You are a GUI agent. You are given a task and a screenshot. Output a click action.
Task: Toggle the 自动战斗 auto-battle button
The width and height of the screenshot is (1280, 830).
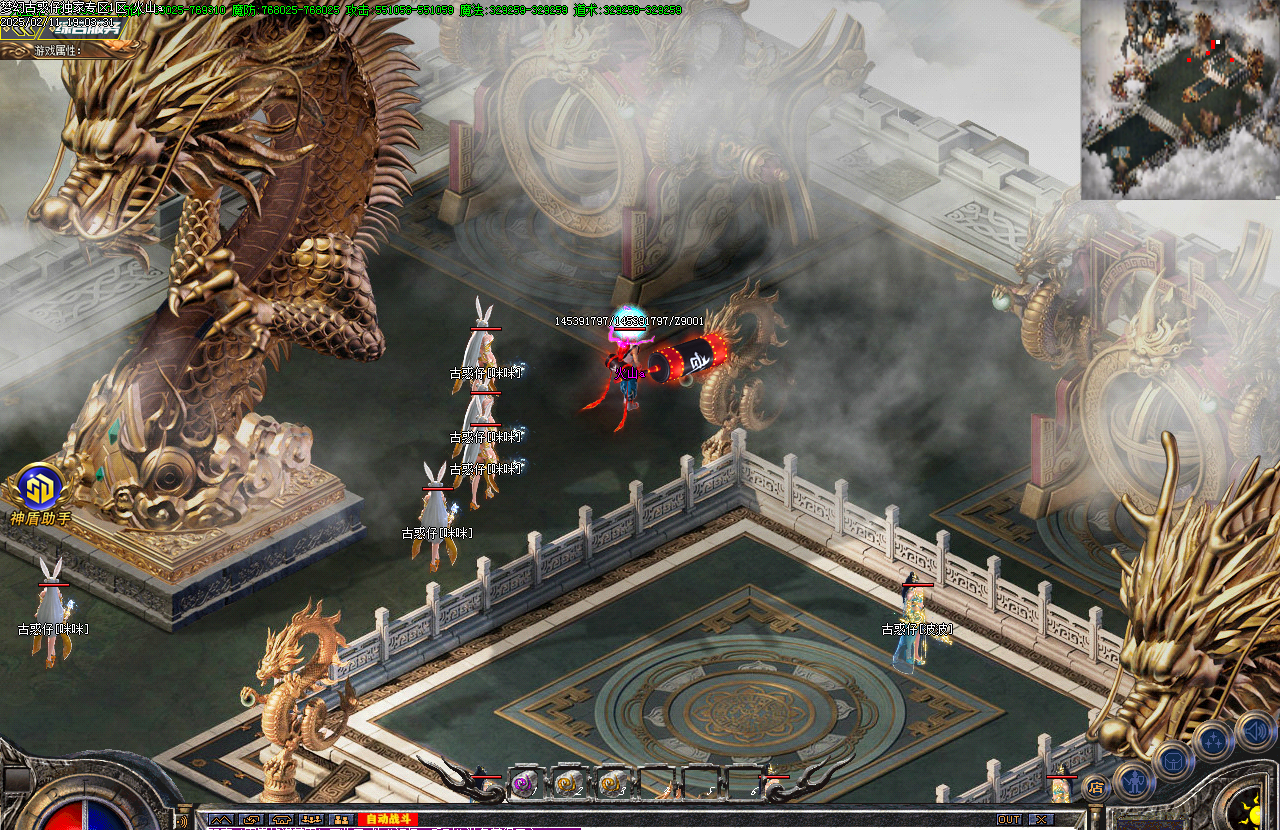point(387,820)
